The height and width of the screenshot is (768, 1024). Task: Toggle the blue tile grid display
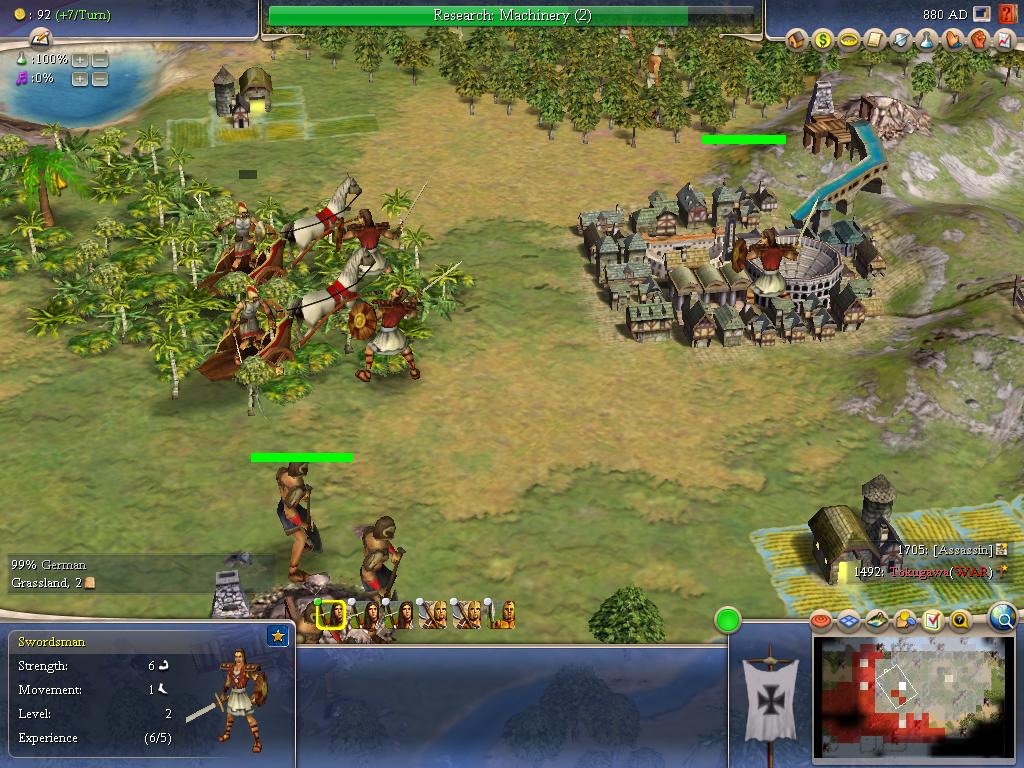click(x=849, y=621)
